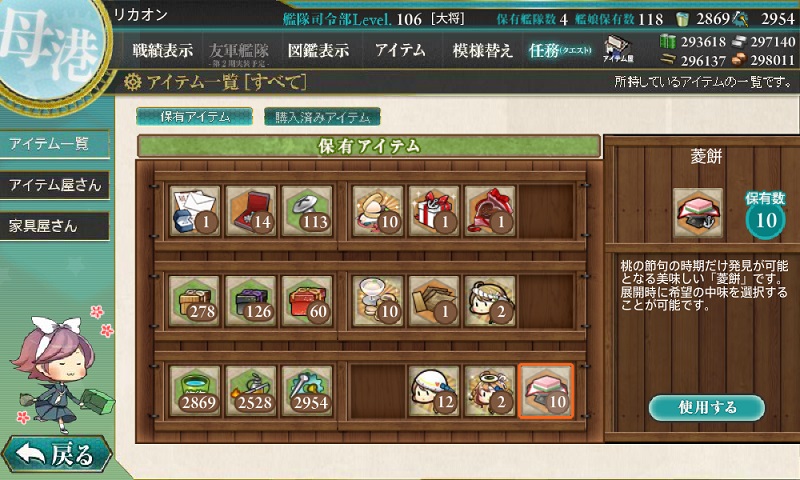Open 図鑑表示 encyclopedia
Image resolution: width=800 pixels, height=480 pixels.
click(319, 50)
